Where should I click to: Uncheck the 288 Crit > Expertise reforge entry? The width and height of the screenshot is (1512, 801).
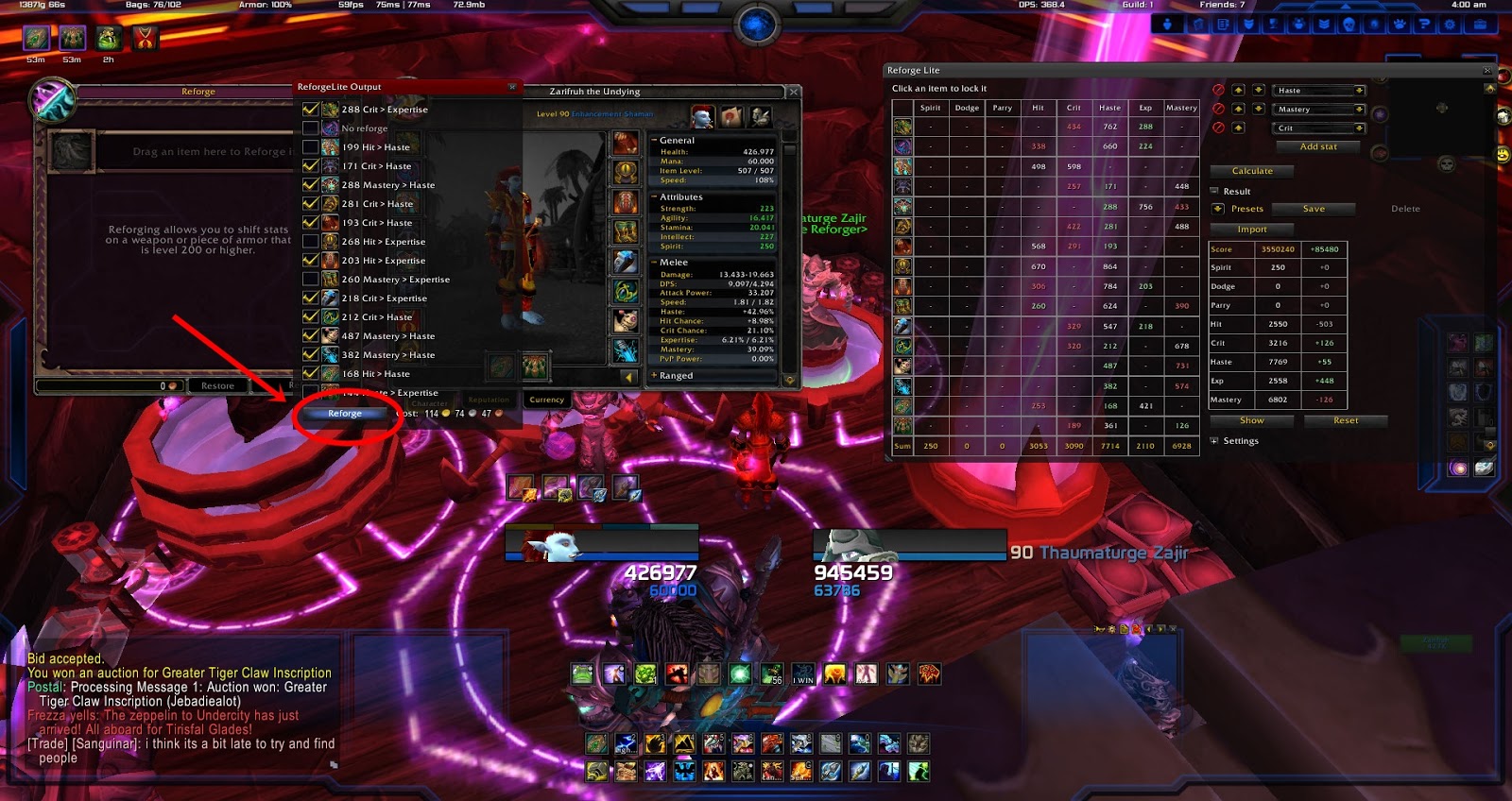(309, 109)
